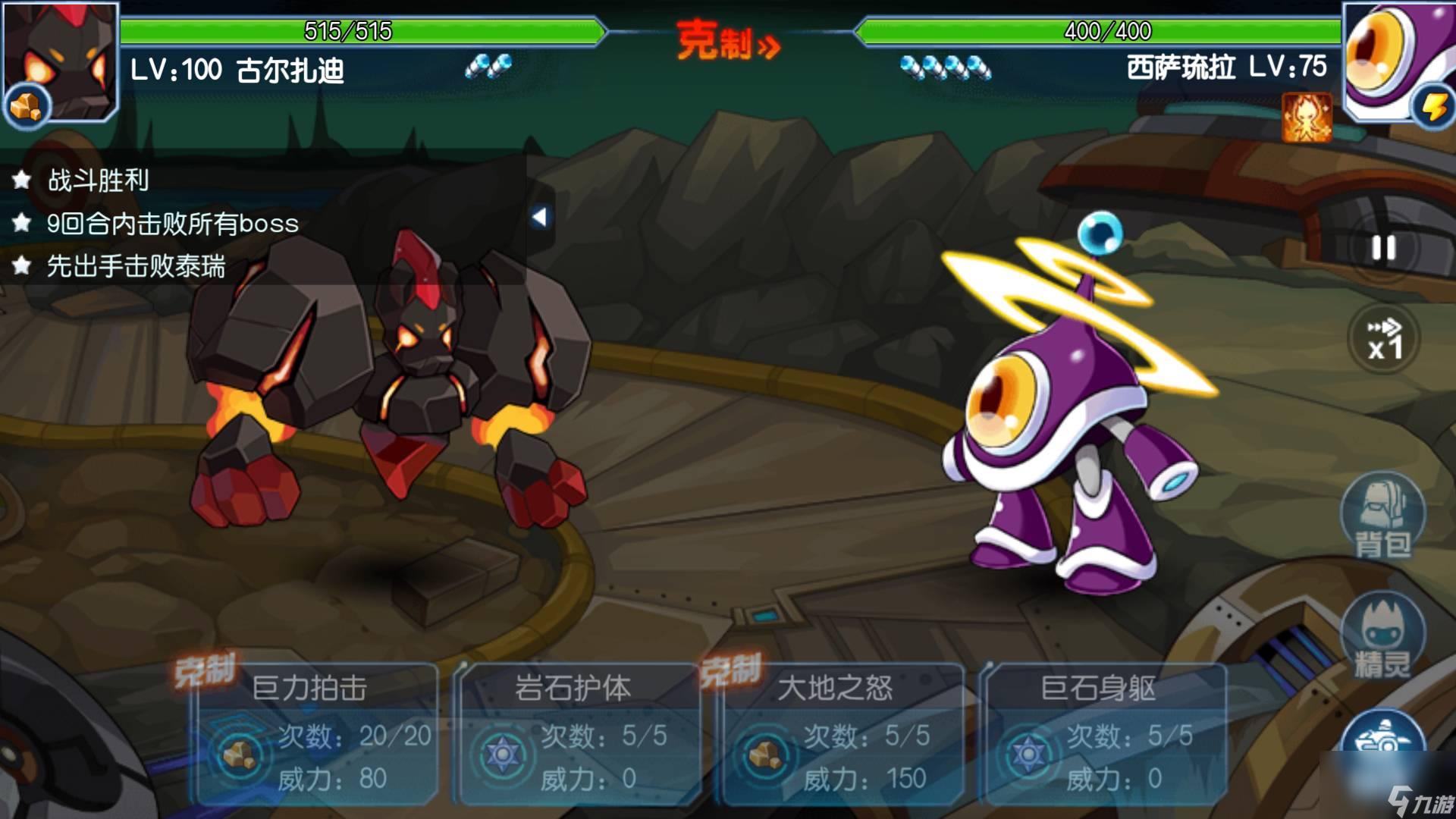Pause the battle
This screenshot has width=1456, height=819.
(x=1383, y=248)
